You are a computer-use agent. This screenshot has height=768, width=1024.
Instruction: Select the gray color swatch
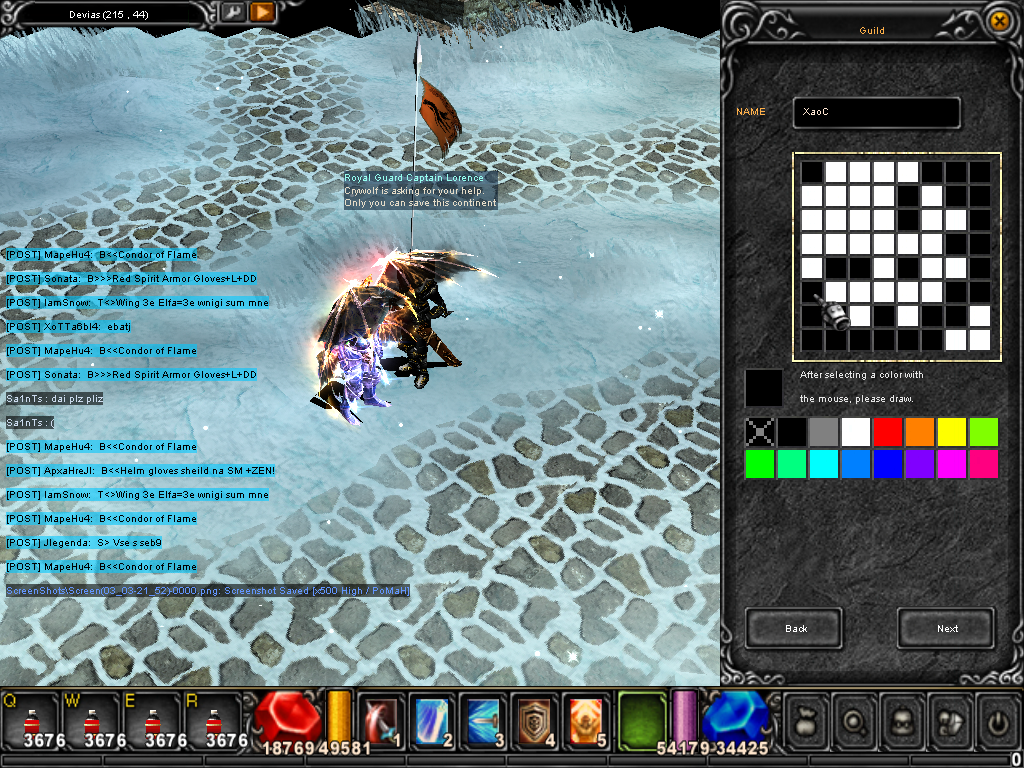(824, 432)
